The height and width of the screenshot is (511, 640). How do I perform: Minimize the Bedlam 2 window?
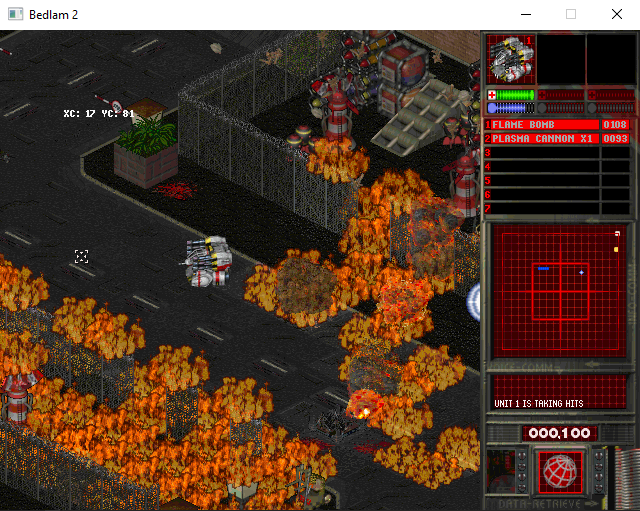click(x=525, y=15)
